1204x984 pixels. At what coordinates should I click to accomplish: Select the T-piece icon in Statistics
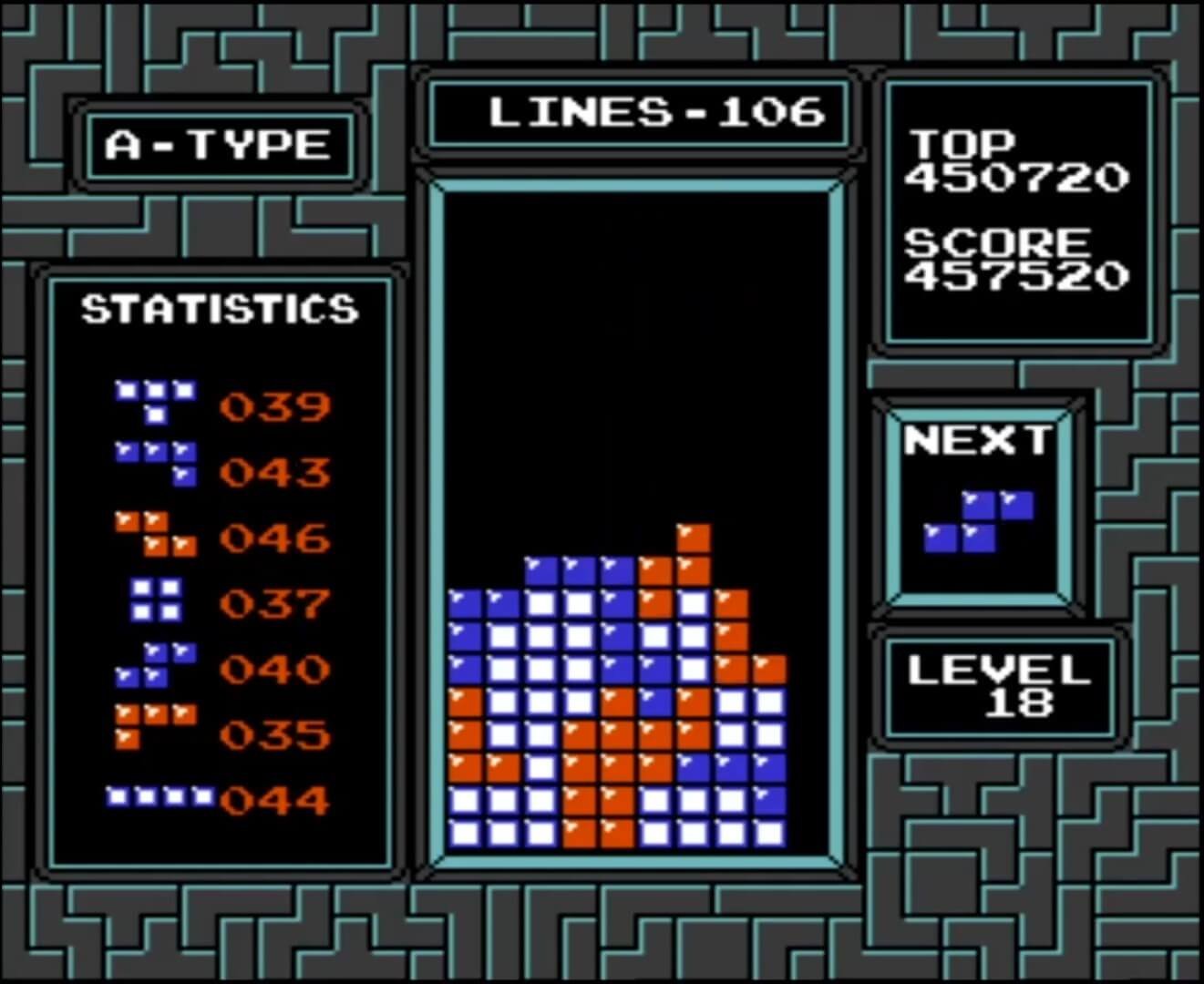[x=157, y=401]
